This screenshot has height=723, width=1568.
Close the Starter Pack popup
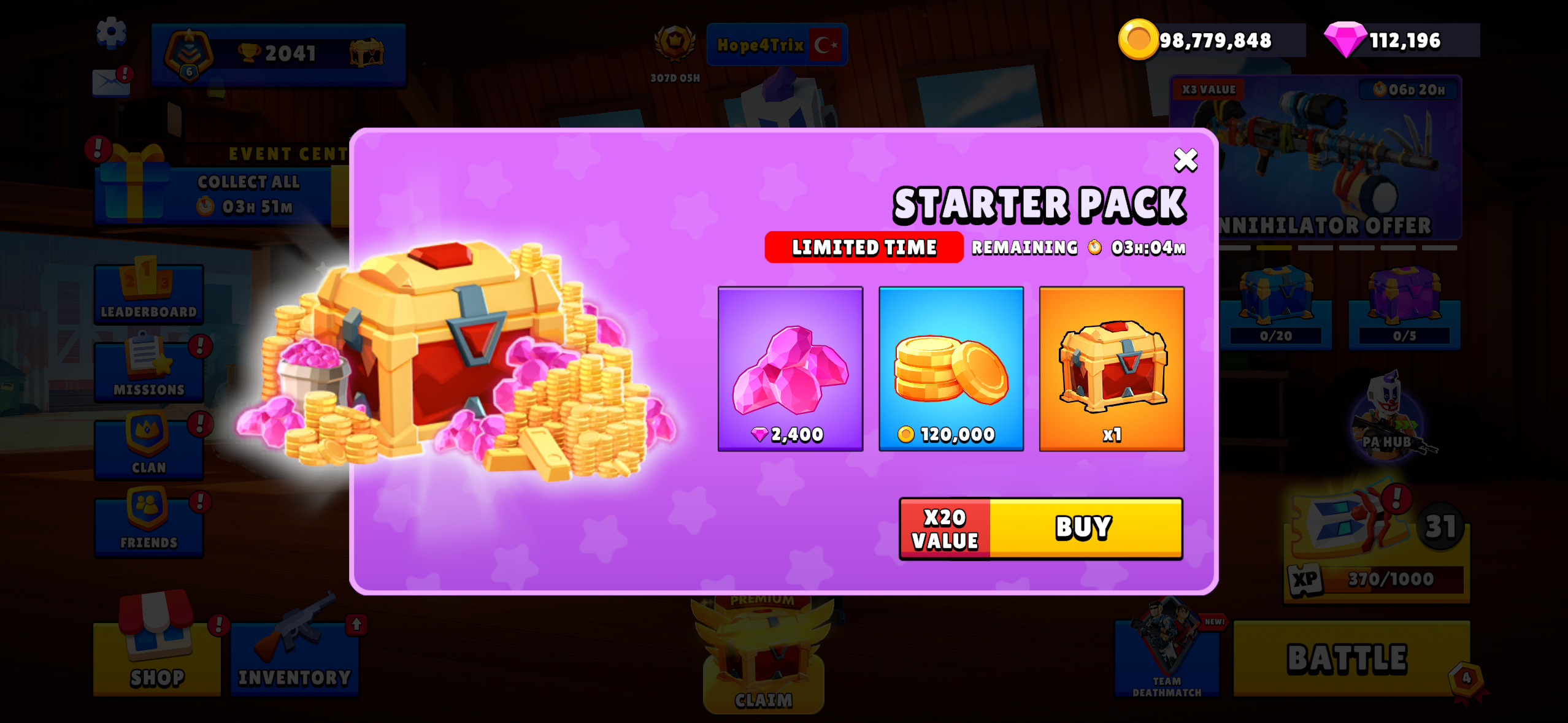(1185, 161)
